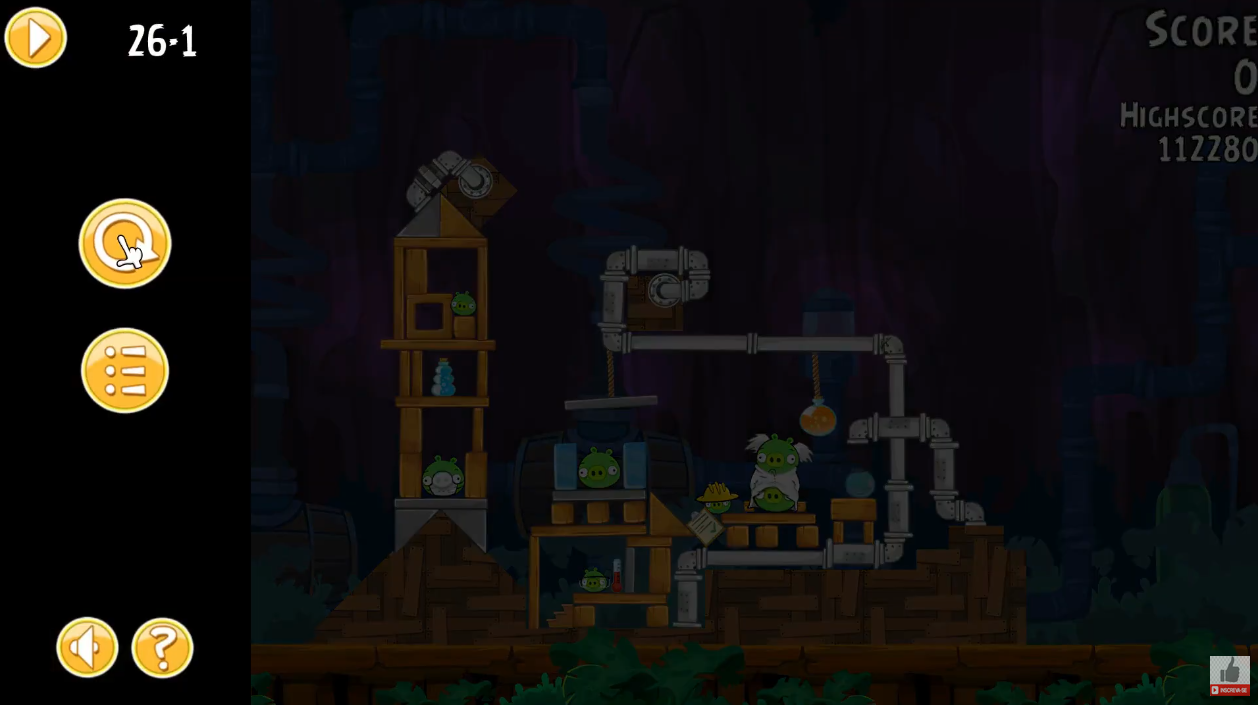The image size is (1258, 705).
Task: Resume the game with the play button
Action: (36, 38)
